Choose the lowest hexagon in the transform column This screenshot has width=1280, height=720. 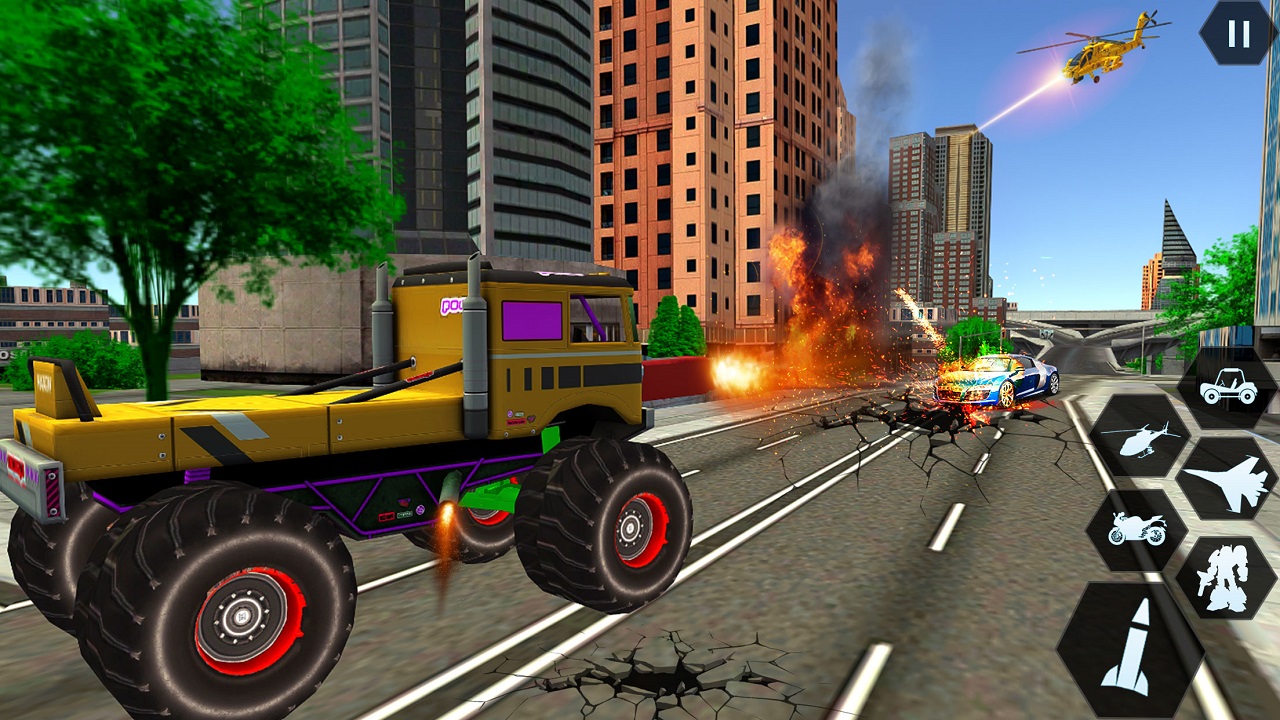pos(1133,650)
